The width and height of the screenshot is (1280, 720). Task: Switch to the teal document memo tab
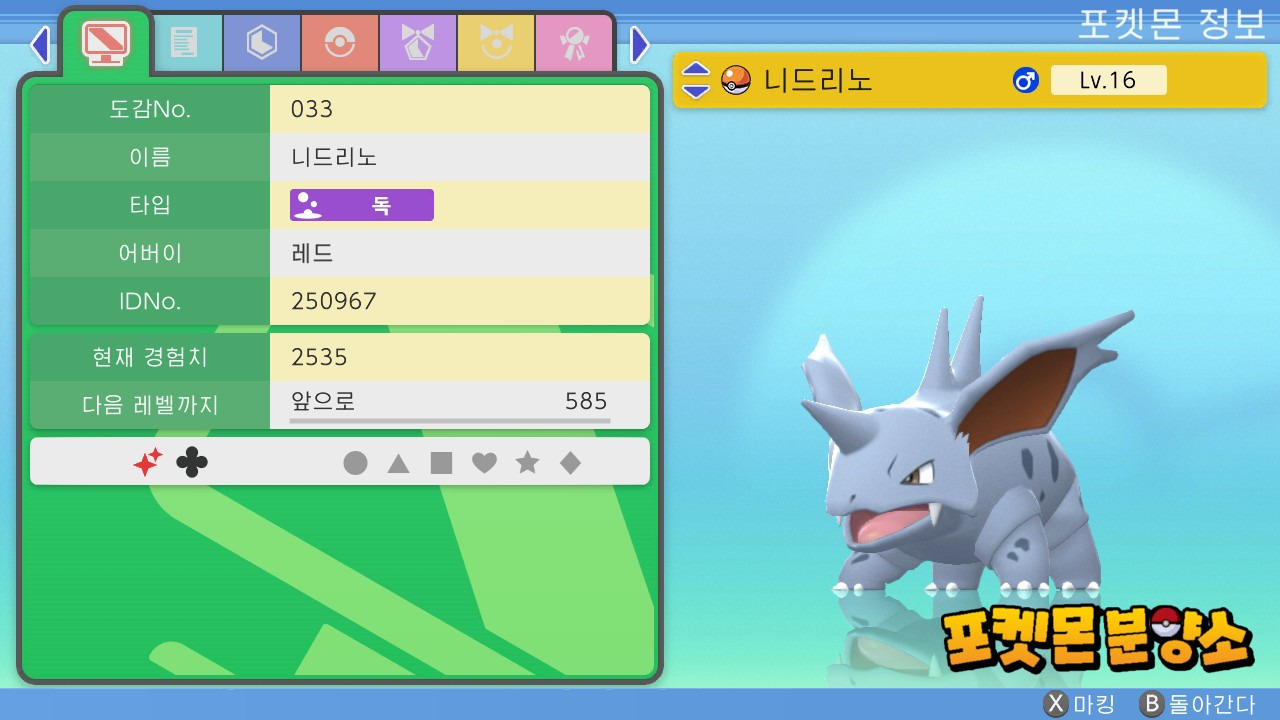point(184,42)
